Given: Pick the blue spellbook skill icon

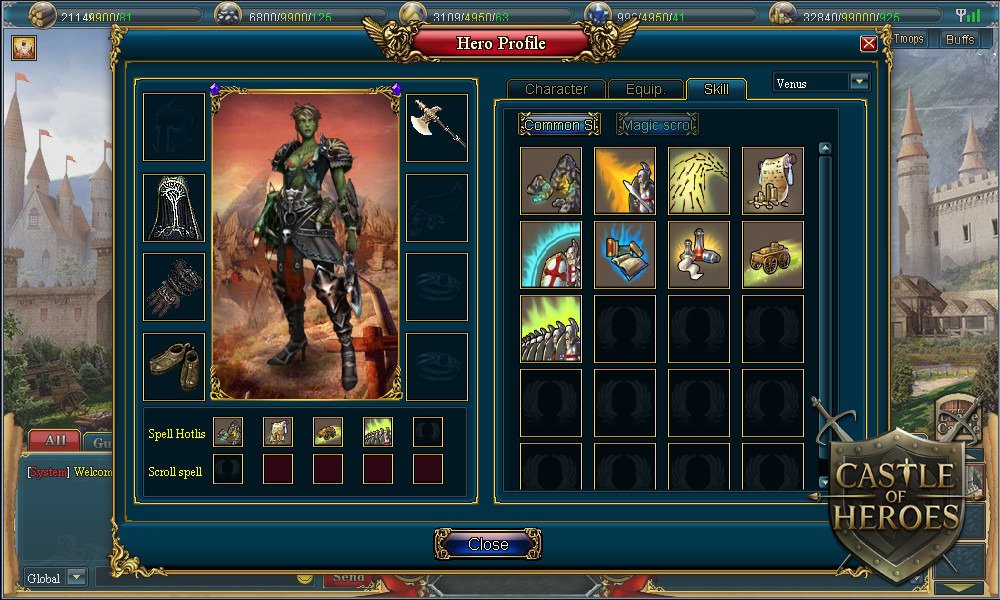Looking at the screenshot, I should tap(625, 255).
